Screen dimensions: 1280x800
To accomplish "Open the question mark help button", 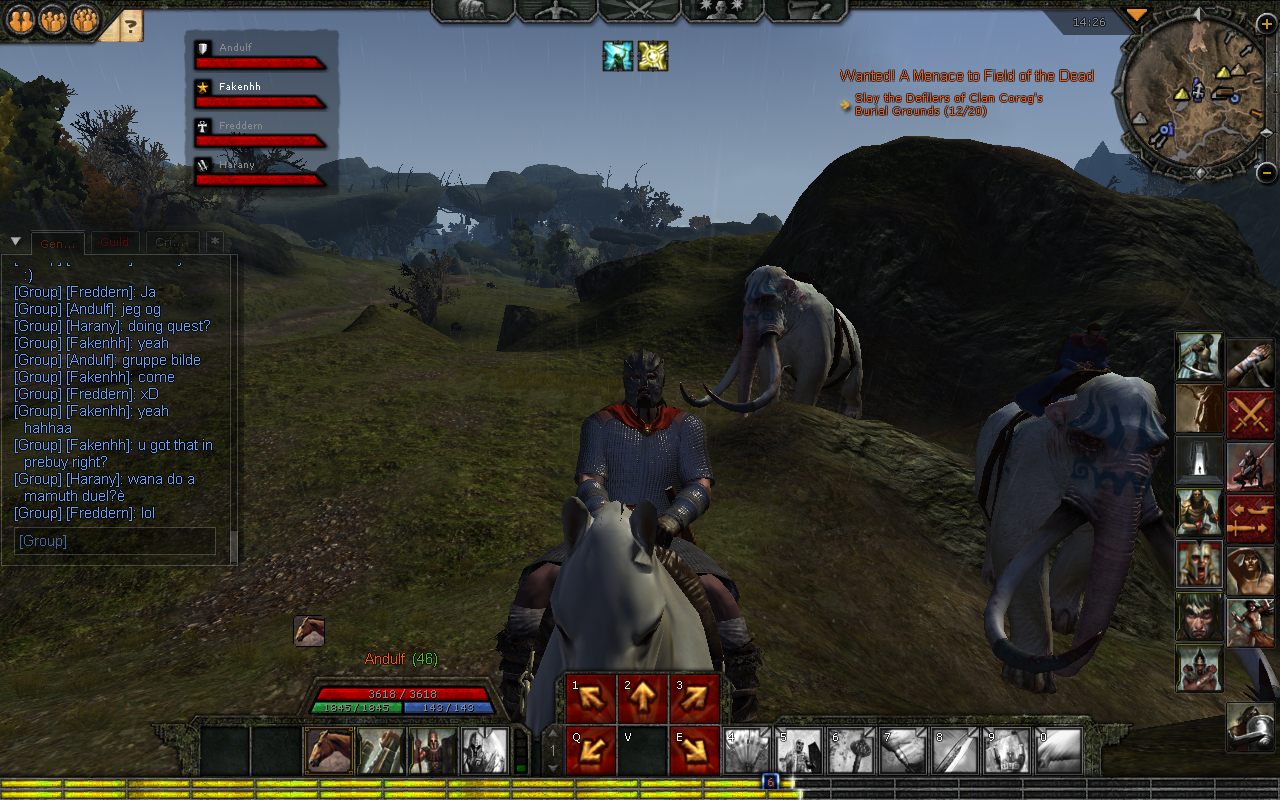I will (131, 26).
